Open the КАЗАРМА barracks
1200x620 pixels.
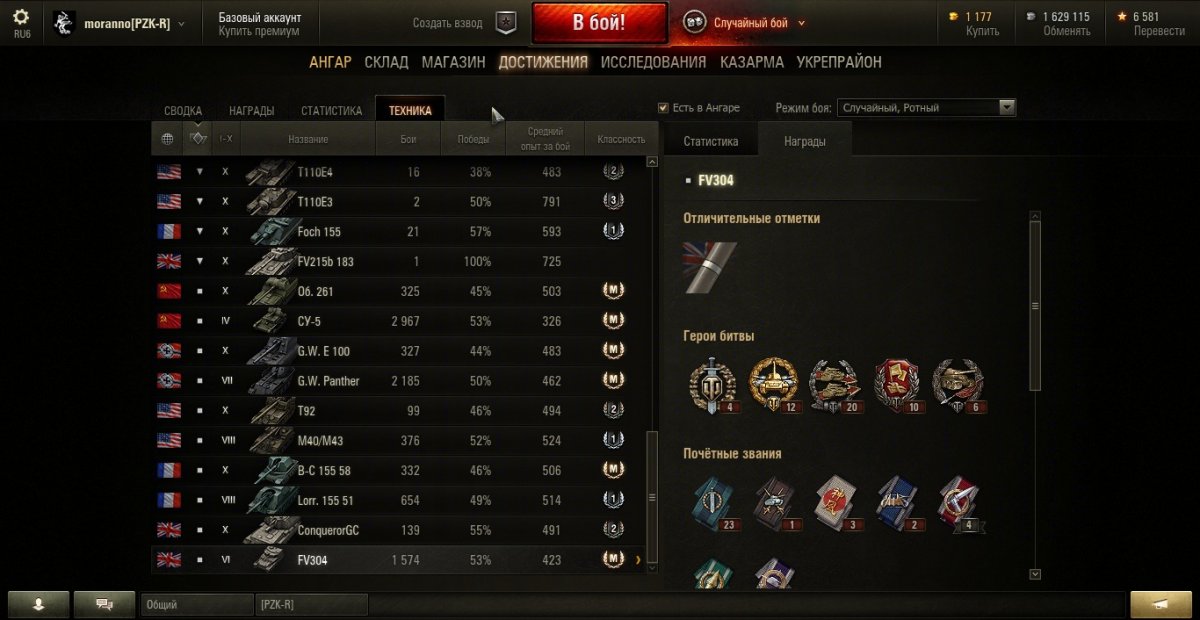(752, 62)
